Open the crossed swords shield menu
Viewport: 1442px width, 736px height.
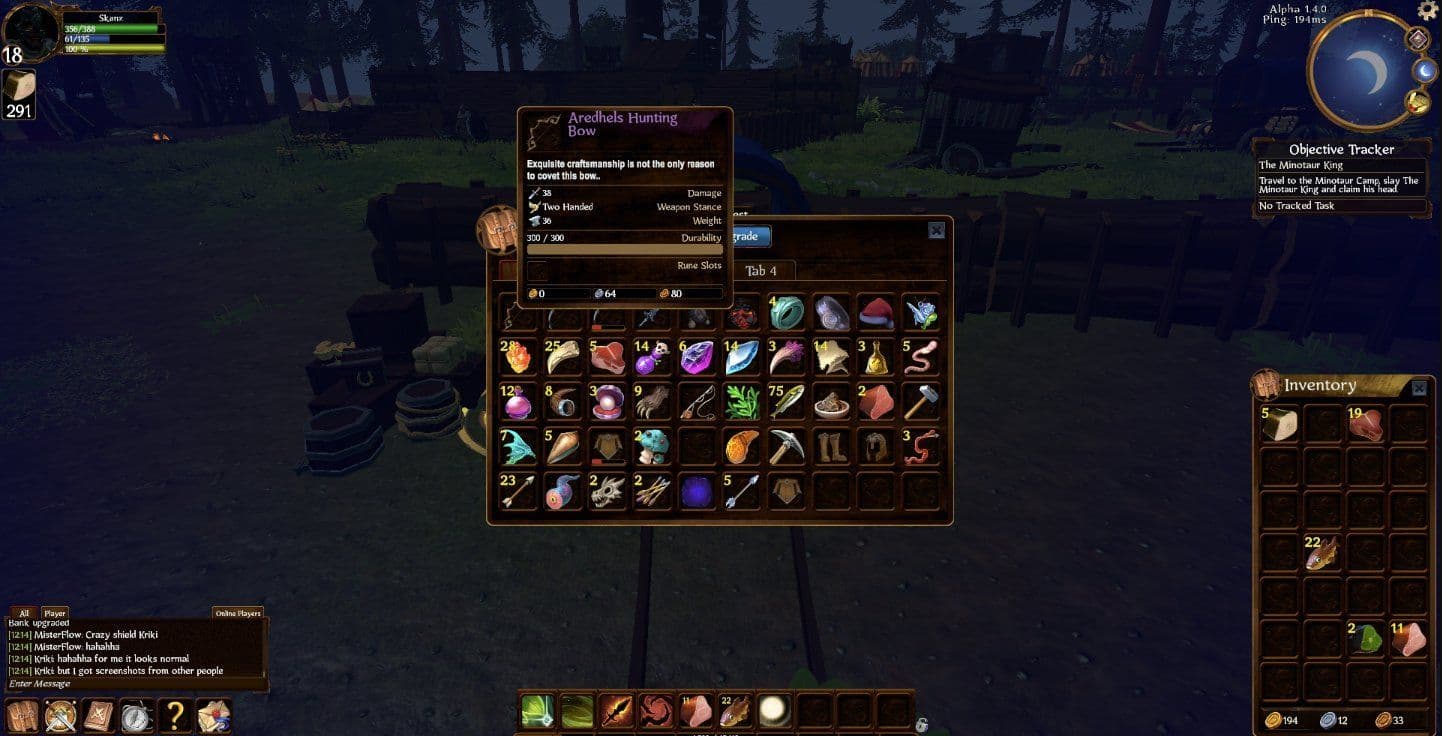[60, 714]
